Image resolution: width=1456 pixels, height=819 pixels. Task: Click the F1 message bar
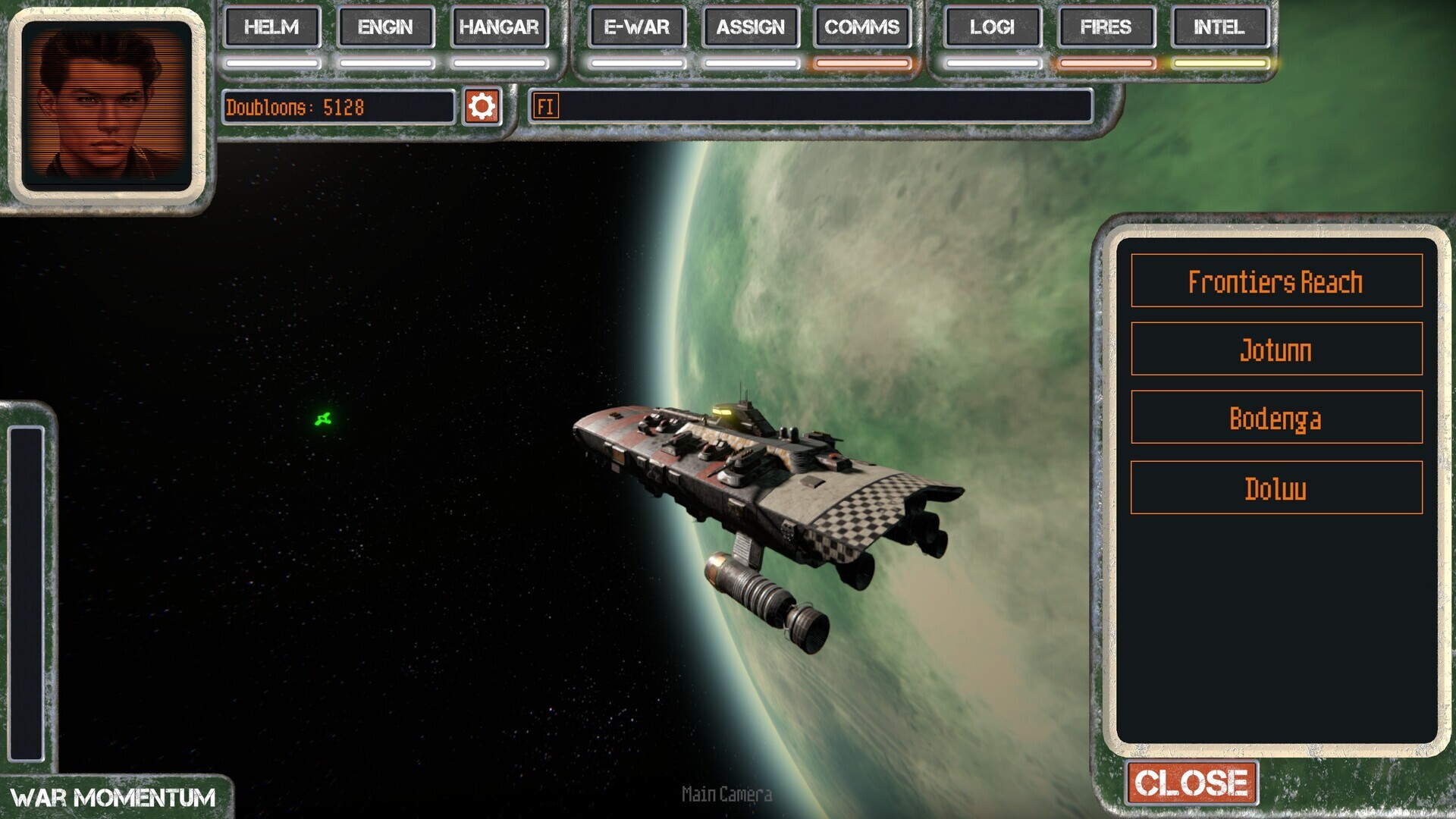click(810, 106)
